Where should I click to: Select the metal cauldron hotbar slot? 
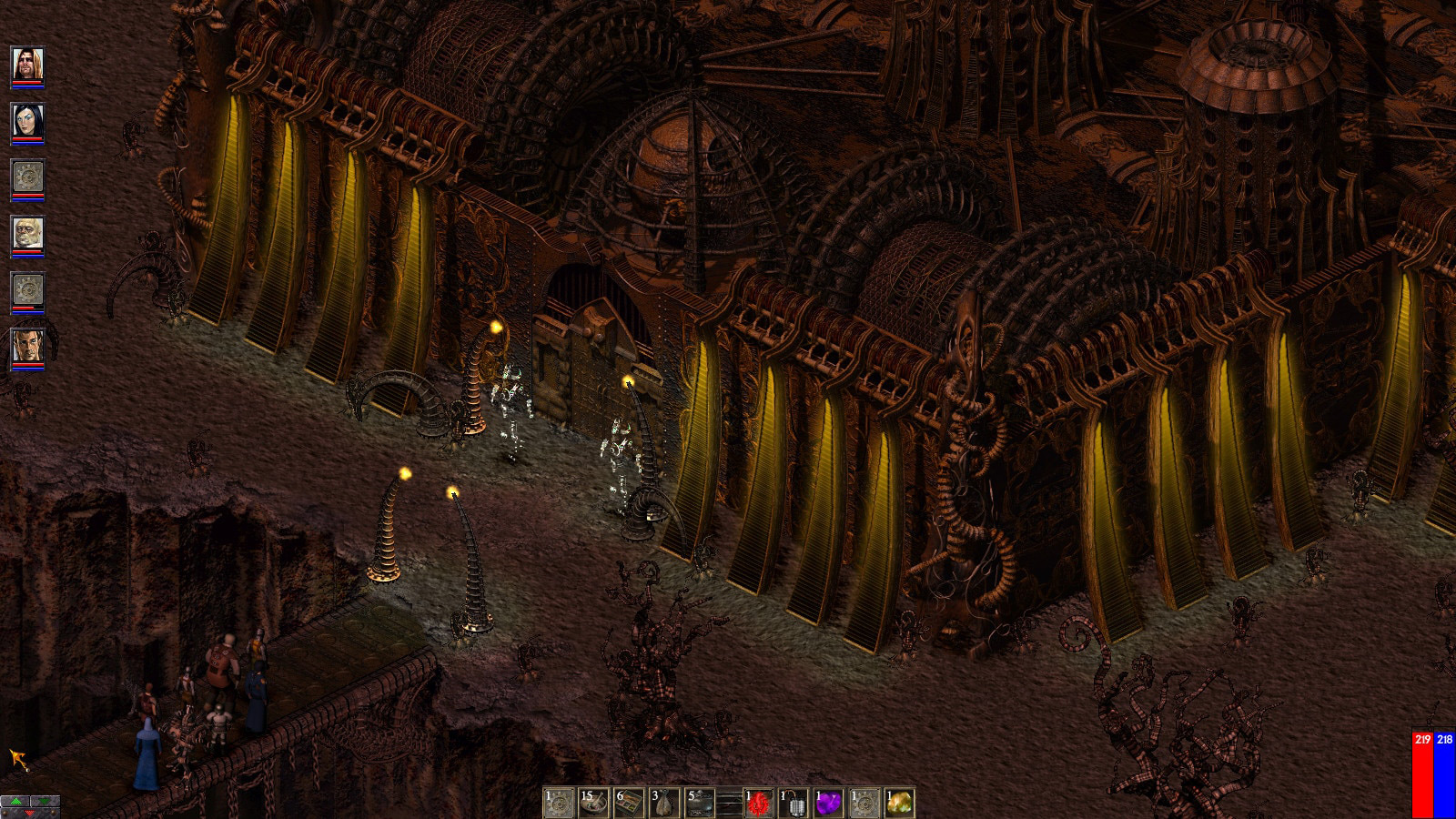point(701,803)
